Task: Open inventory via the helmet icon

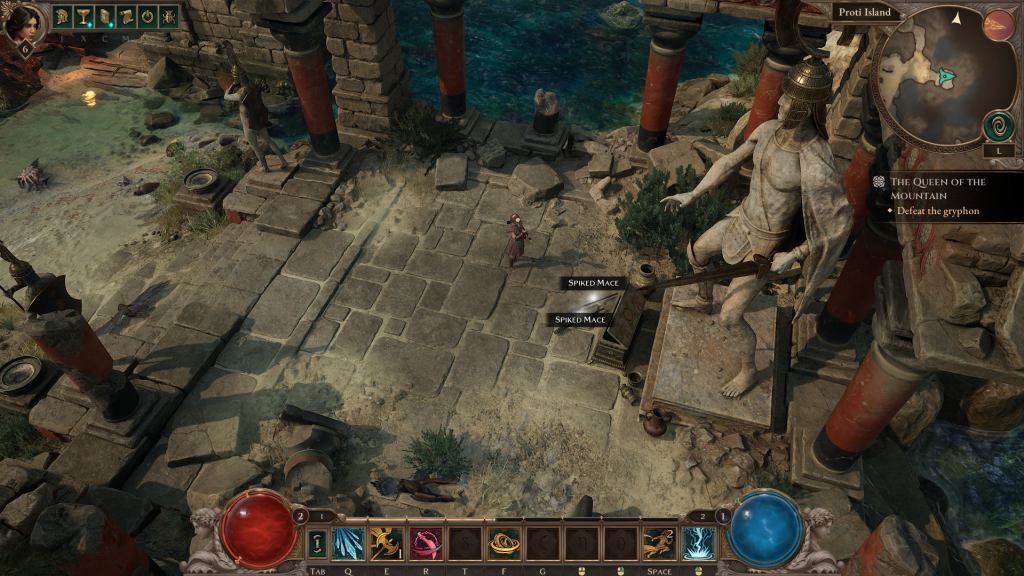Action: point(62,16)
